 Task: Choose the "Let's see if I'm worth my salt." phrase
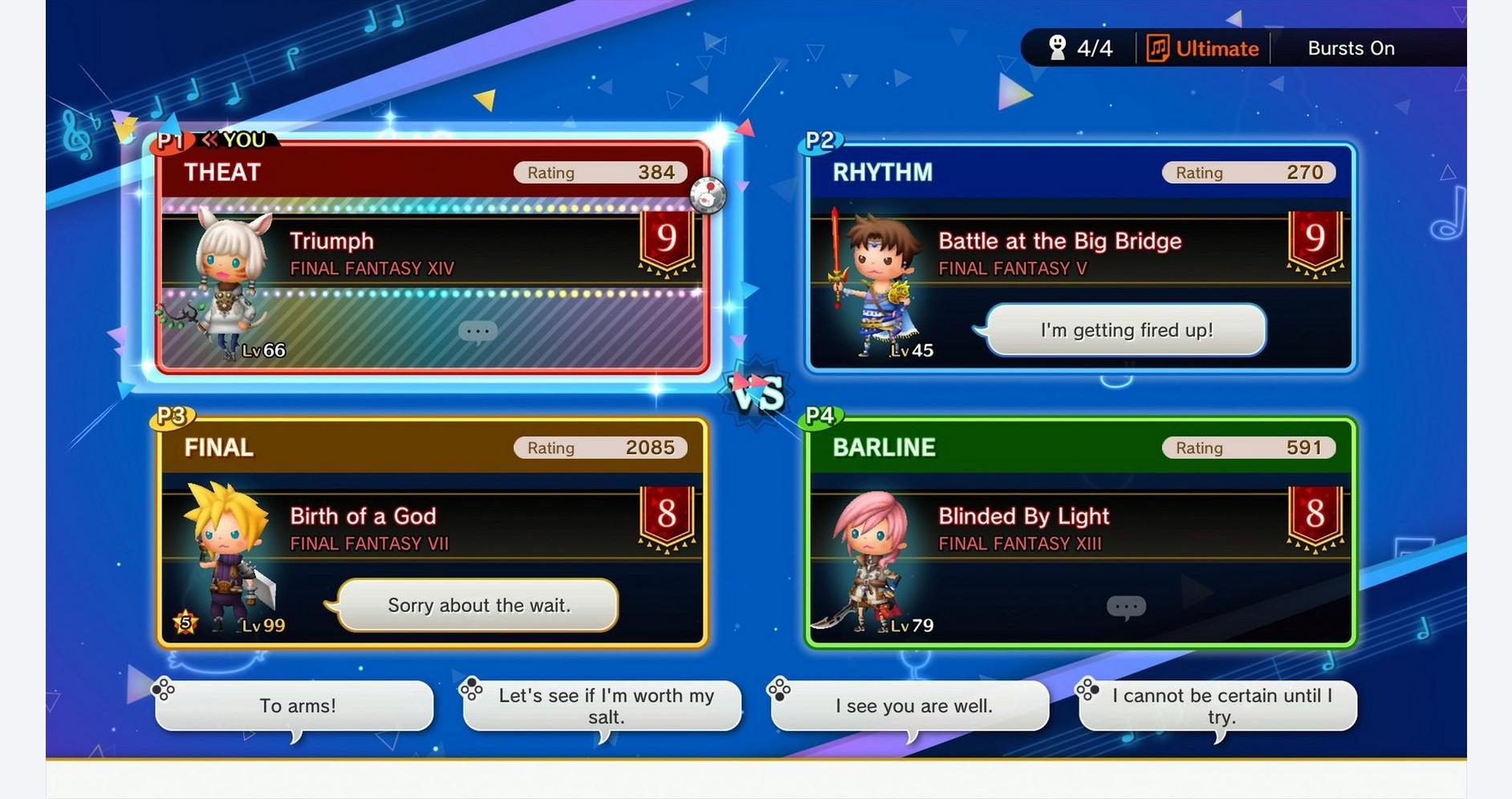coord(605,706)
